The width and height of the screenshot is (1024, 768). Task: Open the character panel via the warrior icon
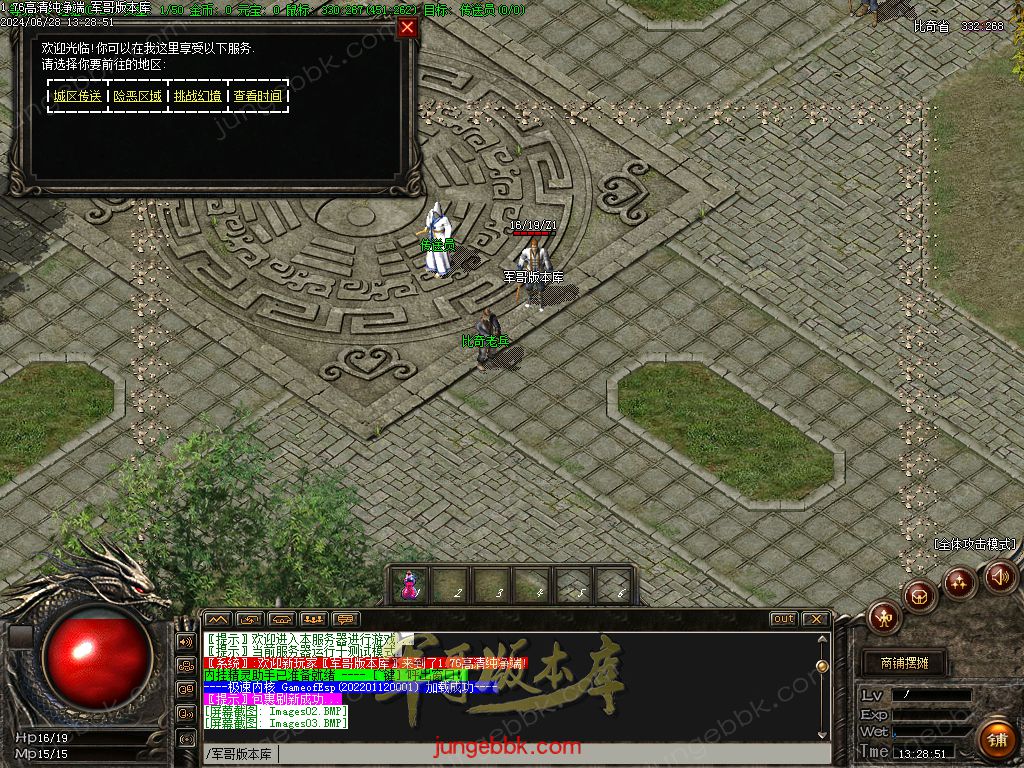(x=885, y=618)
